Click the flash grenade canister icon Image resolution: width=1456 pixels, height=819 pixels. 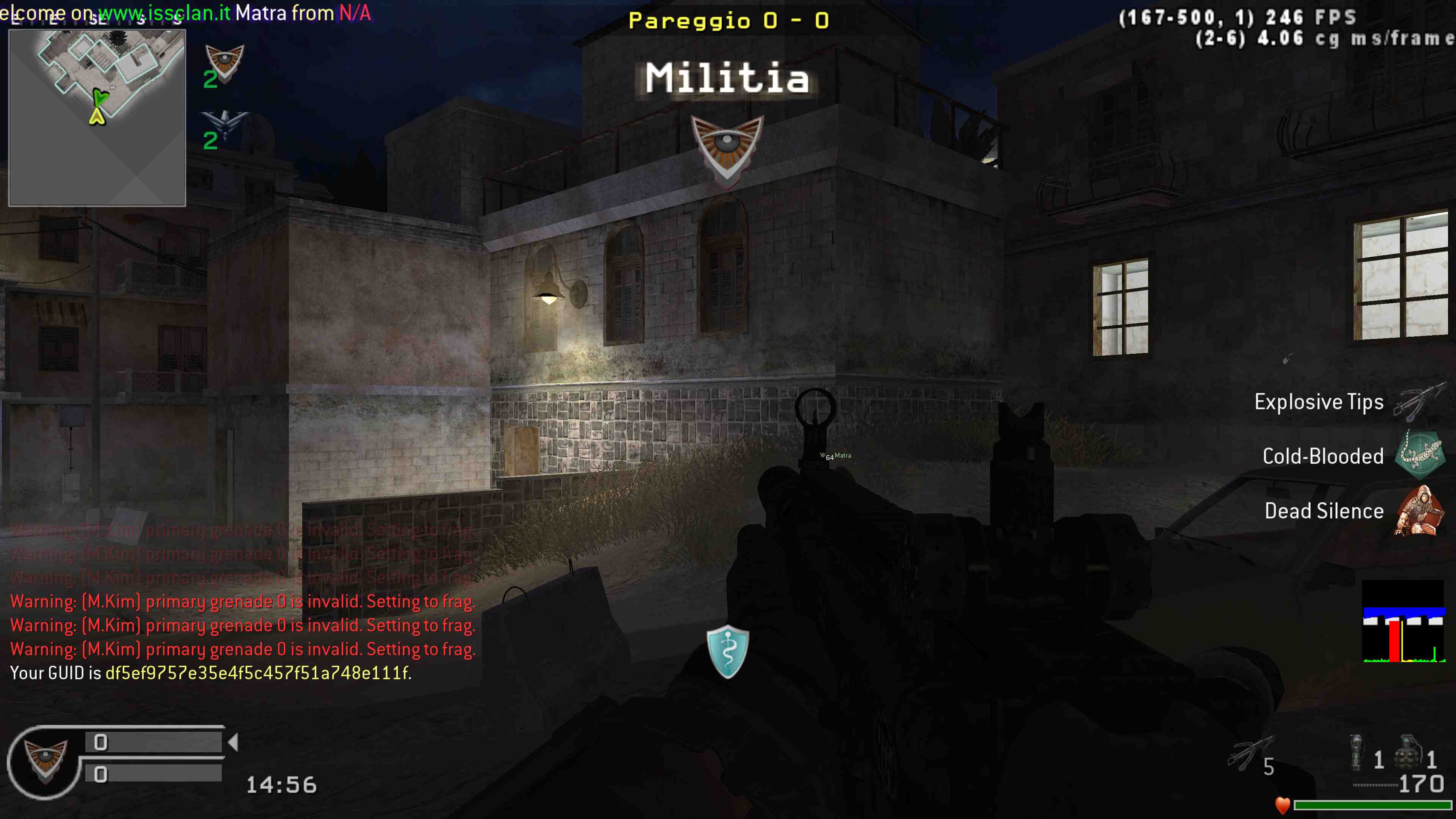(x=1356, y=752)
